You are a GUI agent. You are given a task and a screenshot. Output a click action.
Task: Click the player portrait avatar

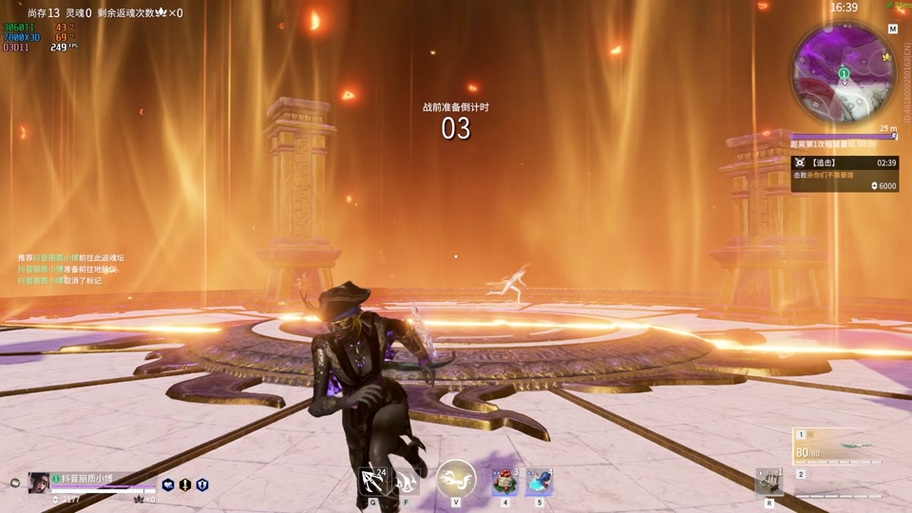38,482
